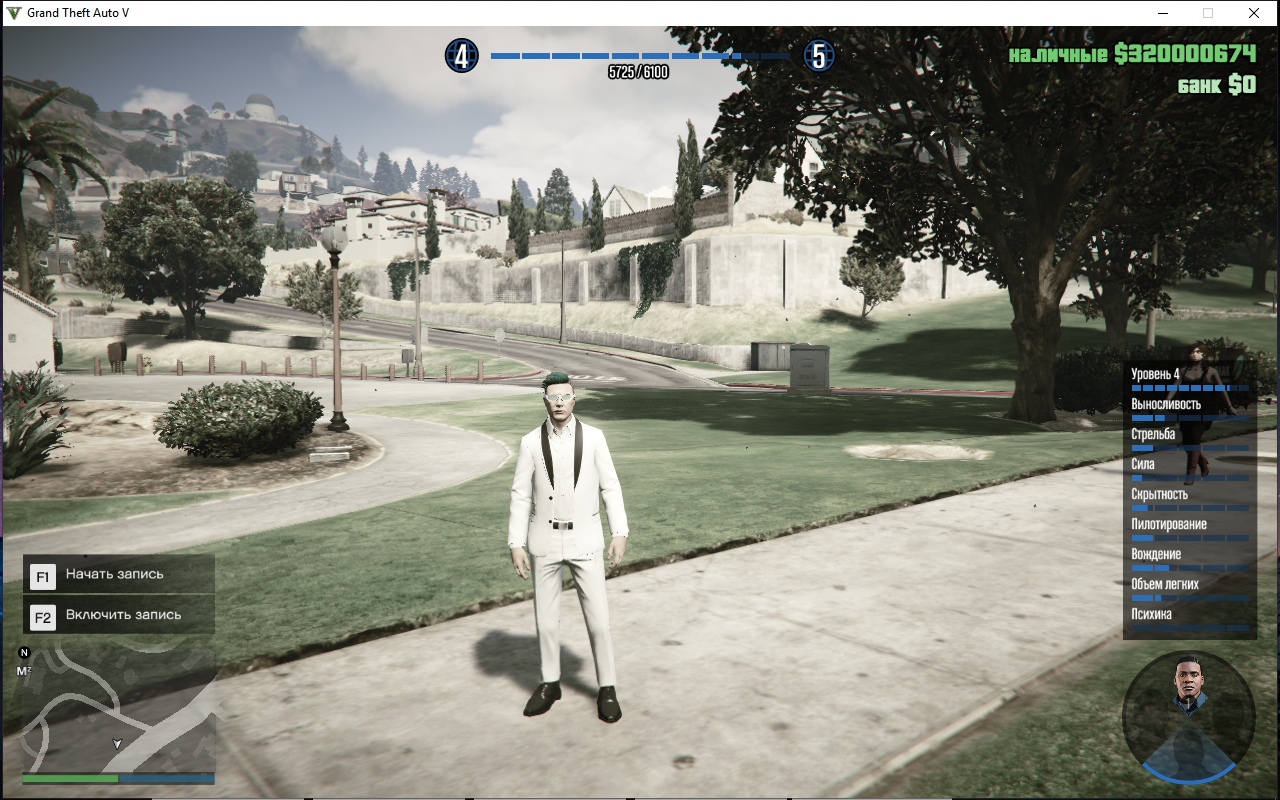Viewport: 1280px width, 800px height.
Task: Close the Grand Theft Auto V window
Action: (1254, 13)
